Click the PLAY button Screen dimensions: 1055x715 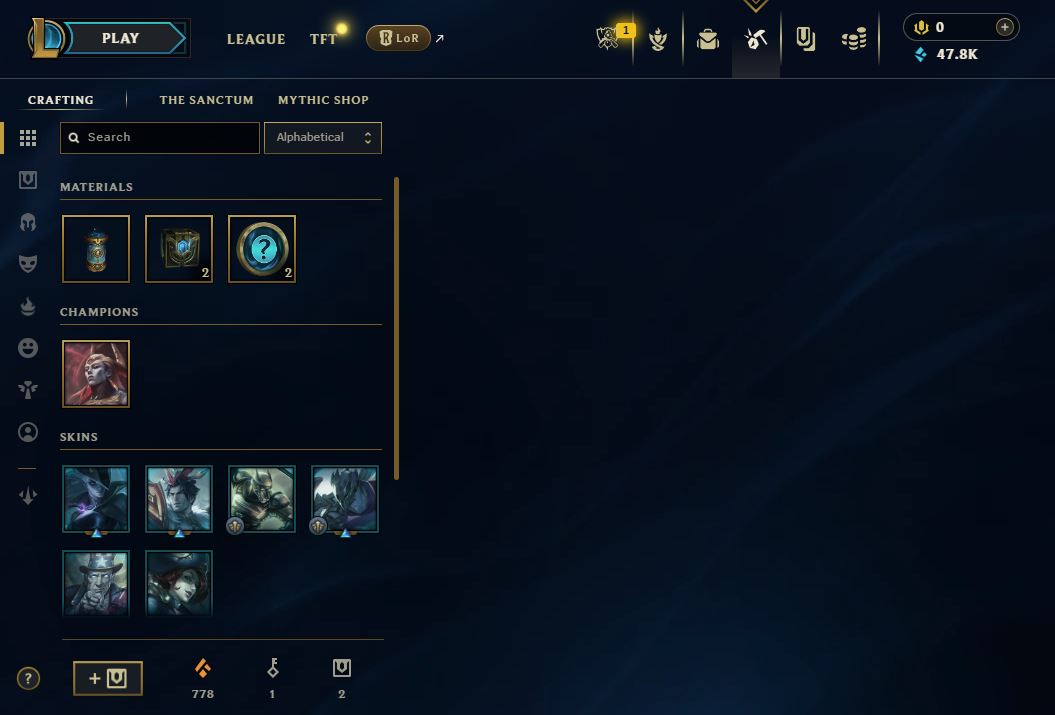pos(121,38)
